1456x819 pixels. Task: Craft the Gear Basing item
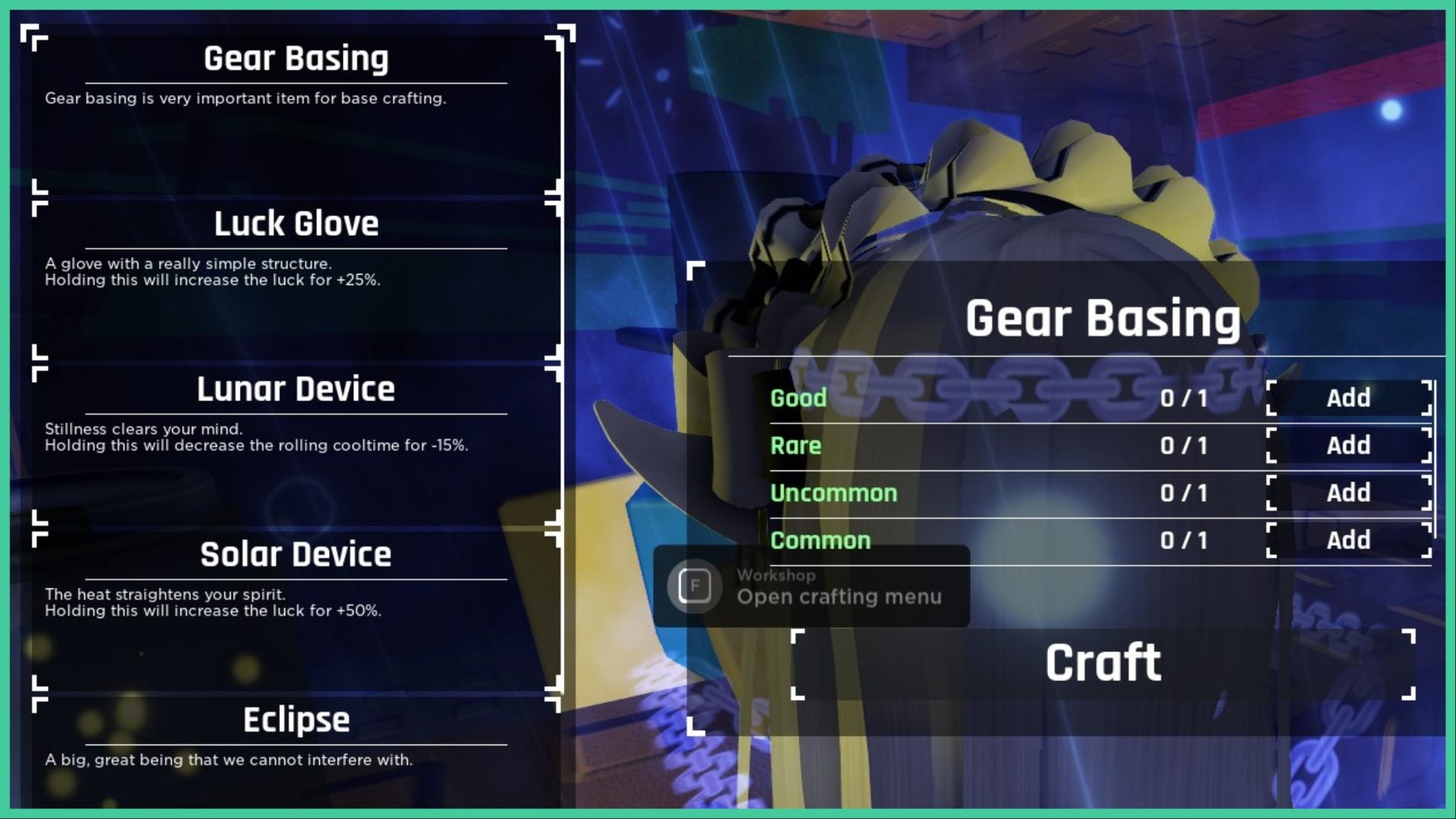coord(1103,664)
